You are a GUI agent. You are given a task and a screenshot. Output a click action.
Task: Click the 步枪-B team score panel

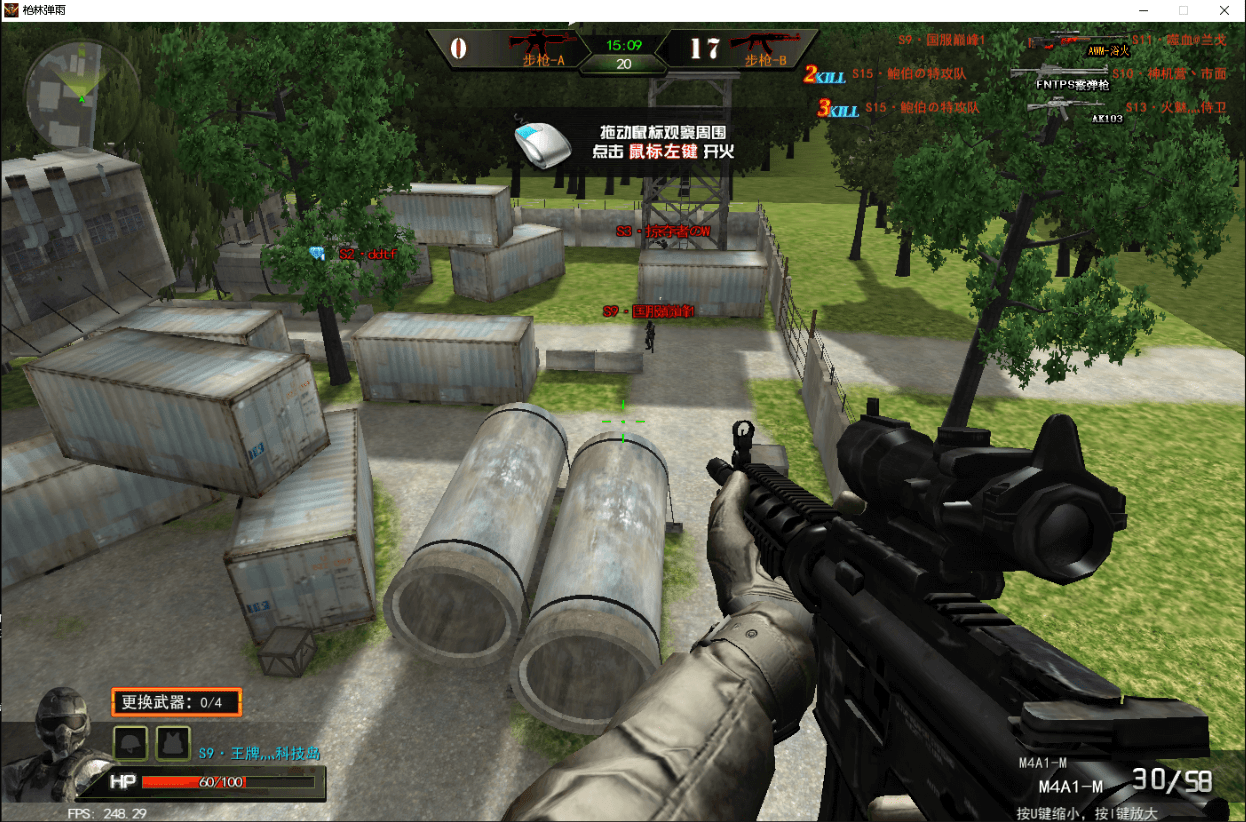(738, 48)
